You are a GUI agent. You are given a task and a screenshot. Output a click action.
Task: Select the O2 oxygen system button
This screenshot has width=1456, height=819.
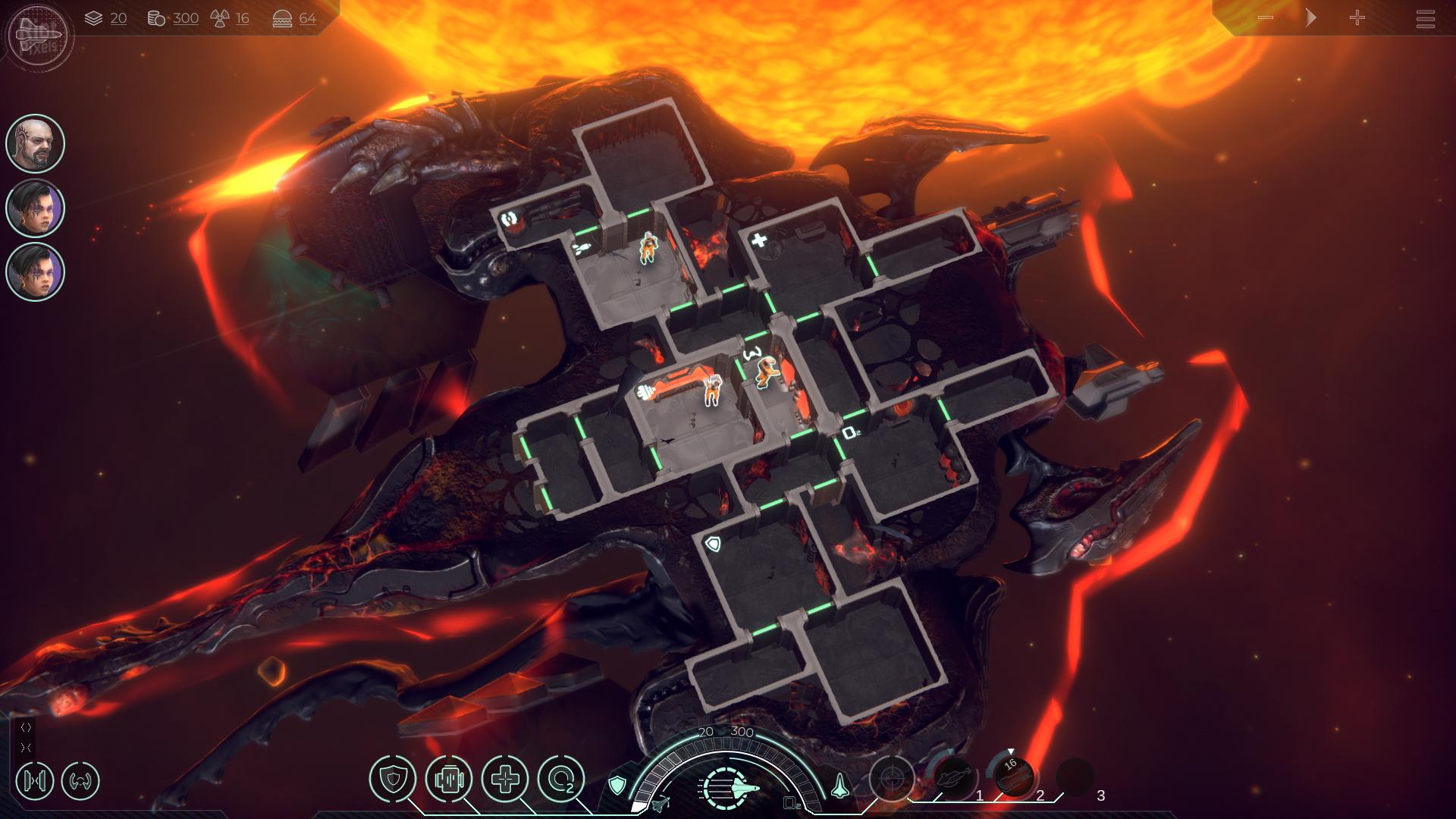pyautogui.click(x=560, y=779)
